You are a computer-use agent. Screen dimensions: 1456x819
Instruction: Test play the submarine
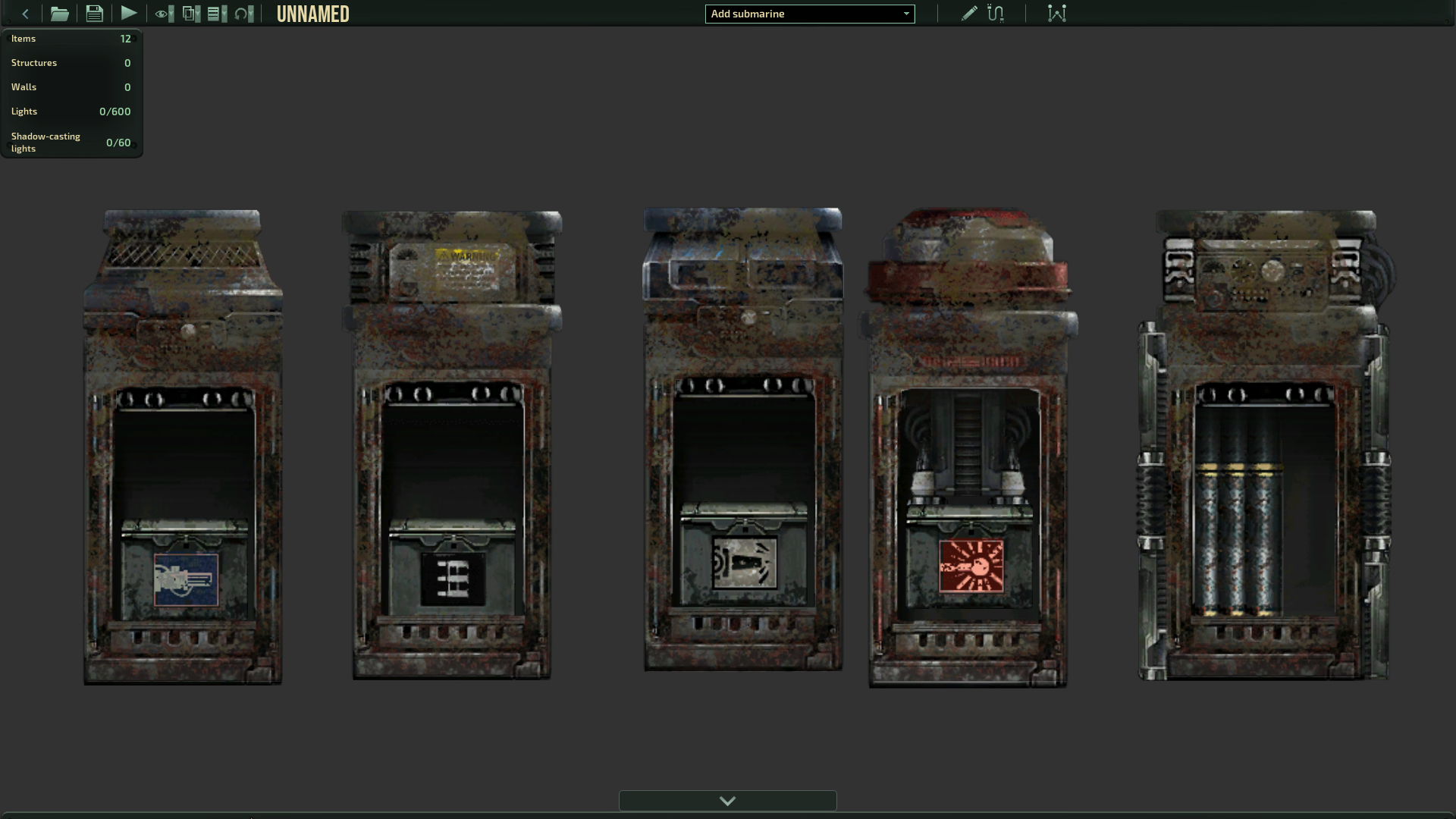point(129,13)
